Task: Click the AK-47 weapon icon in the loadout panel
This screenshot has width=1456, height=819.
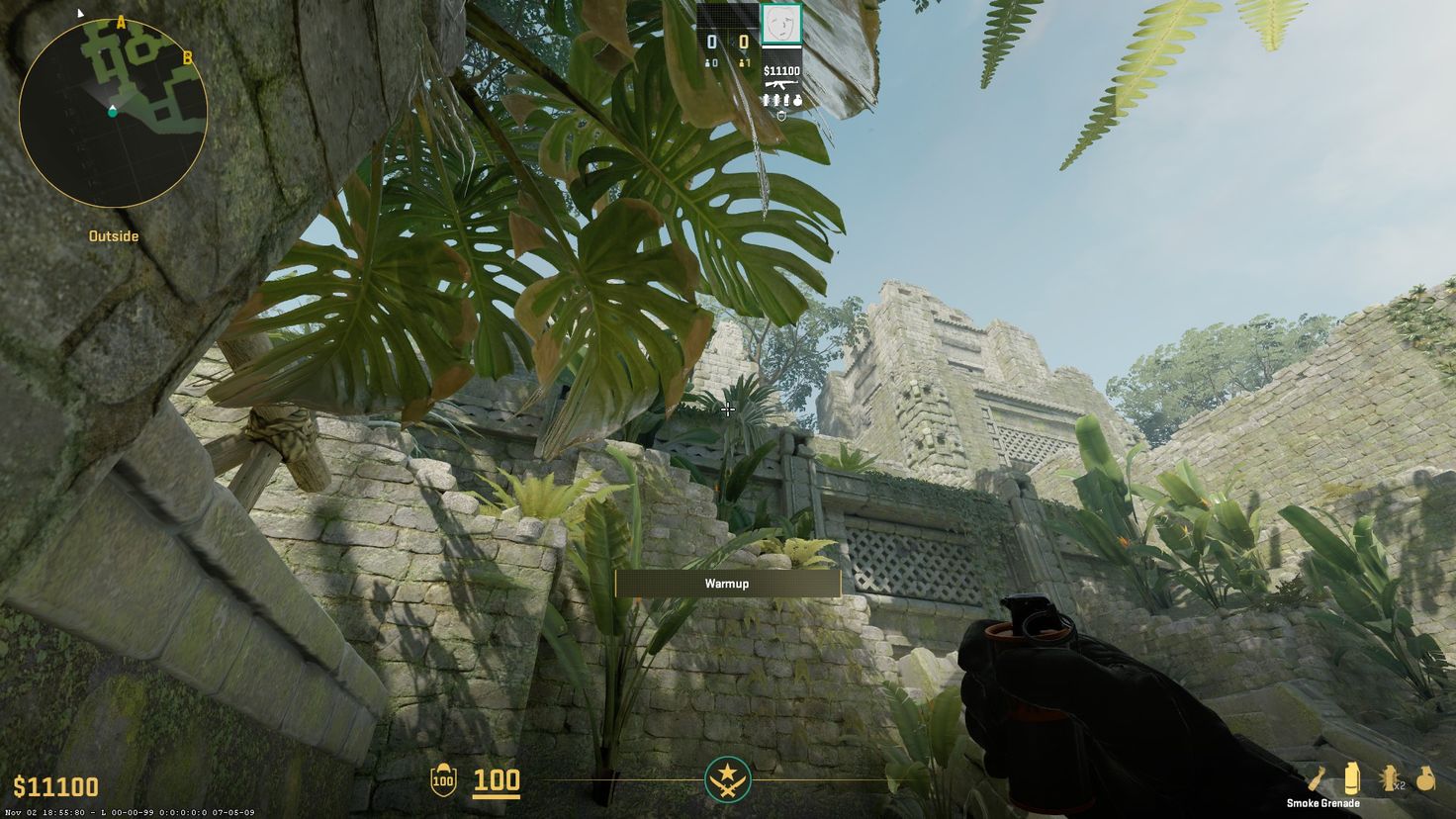Action: point(780,84)
